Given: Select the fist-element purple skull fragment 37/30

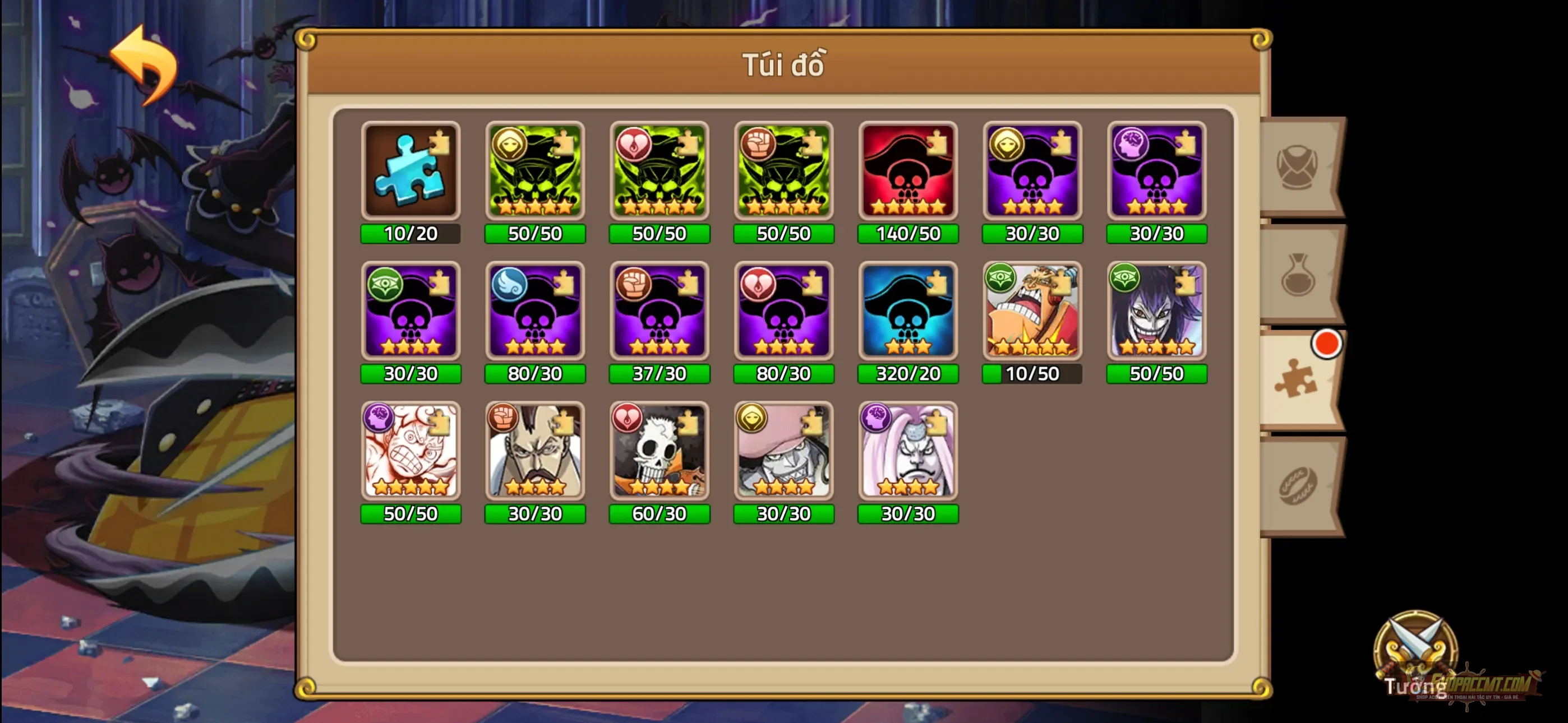Looking at the screenshot, I should click(659, 313).
